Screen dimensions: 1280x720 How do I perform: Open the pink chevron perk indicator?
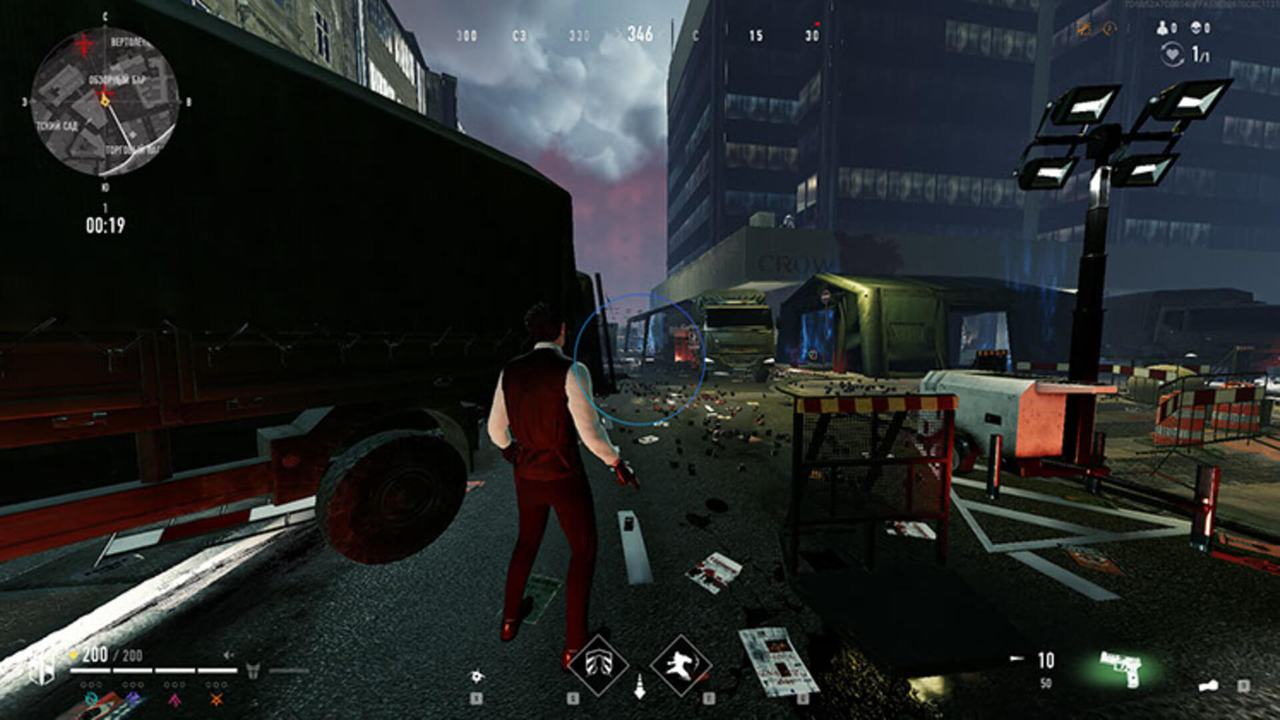(175, 698)
